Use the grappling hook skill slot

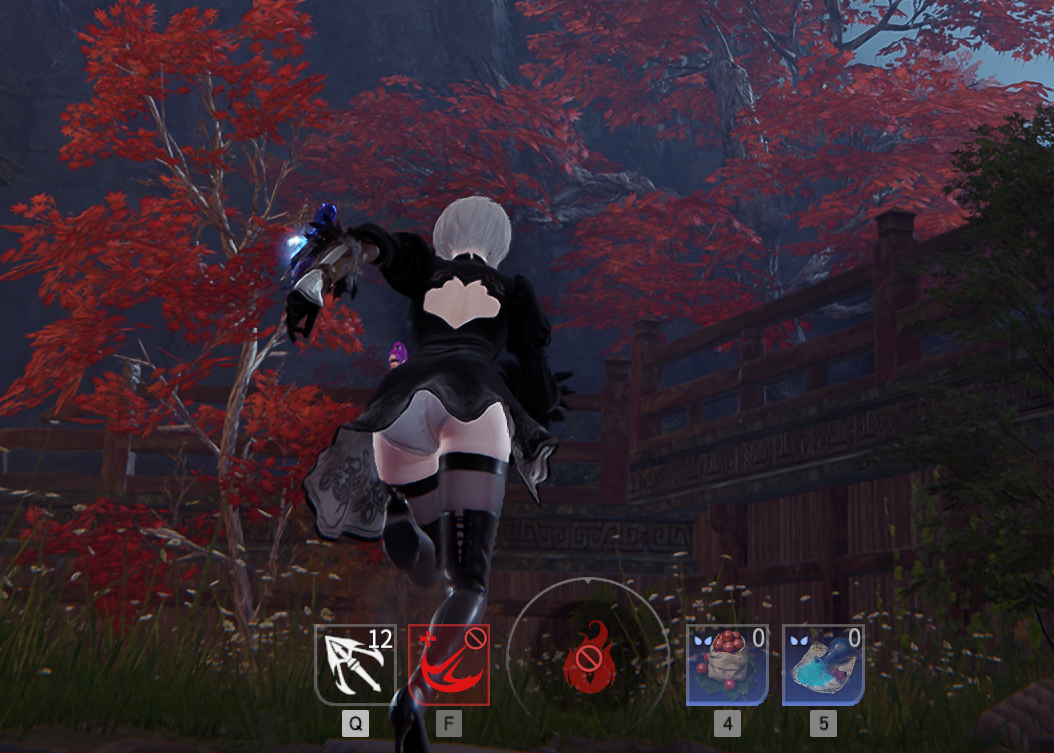coord(355,665)
